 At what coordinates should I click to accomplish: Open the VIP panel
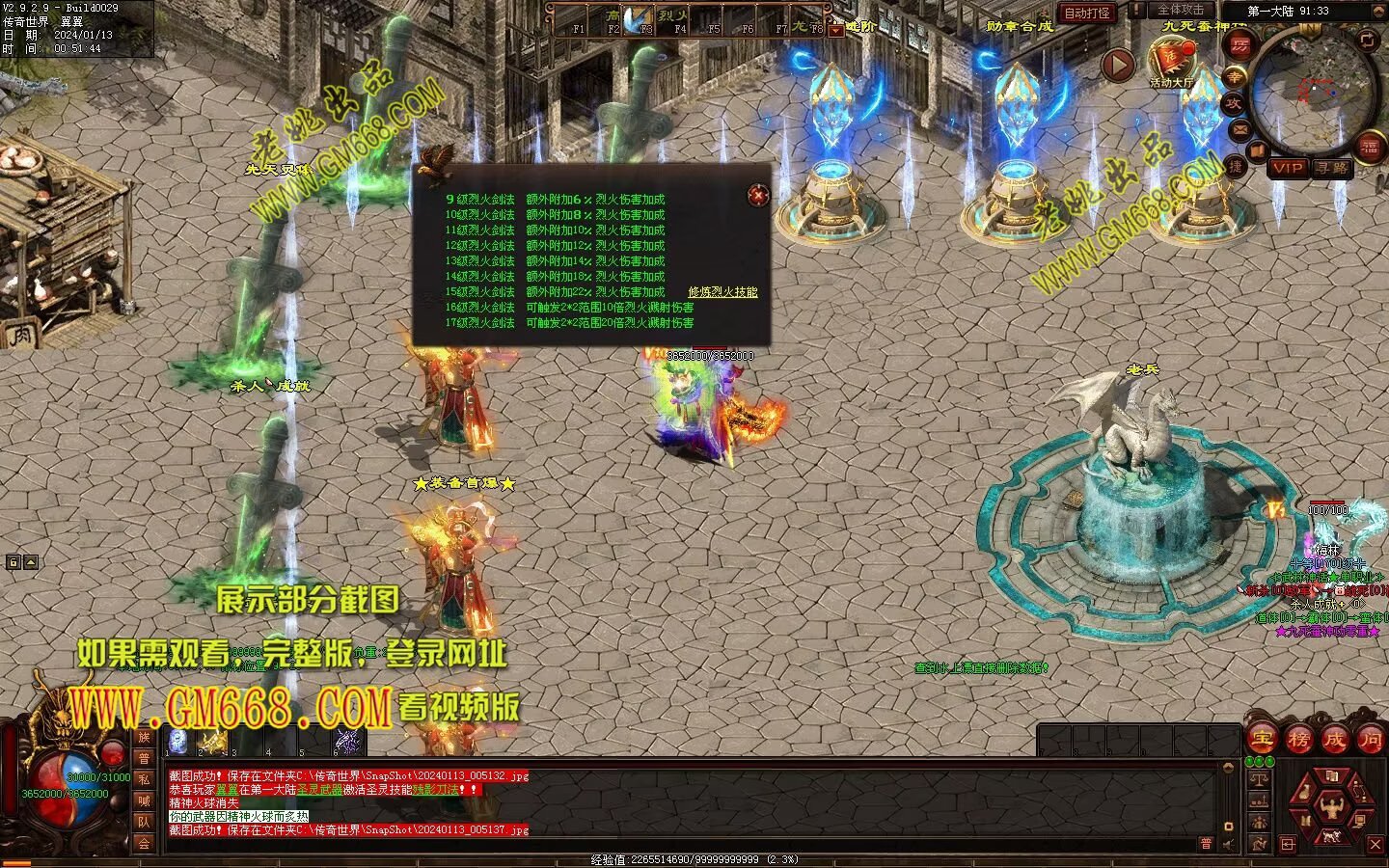pos(1287,168)
